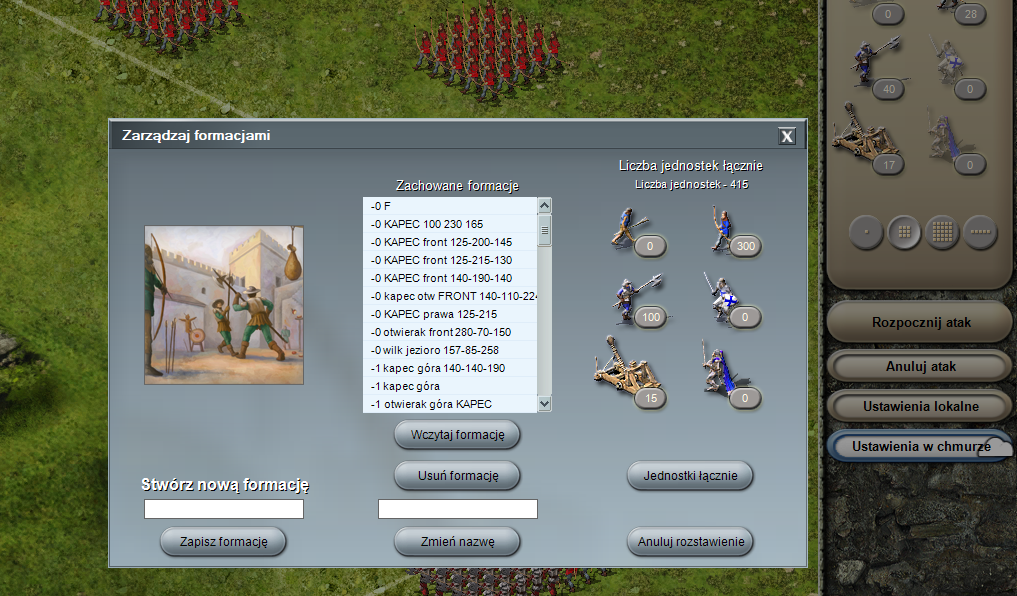Image resolution: width=1017 pixels, height=596 pixels.
Task: Select the "-0 KAPEC 100 230 165" formation
Action: pyautogui.click(x=450, y=224)
